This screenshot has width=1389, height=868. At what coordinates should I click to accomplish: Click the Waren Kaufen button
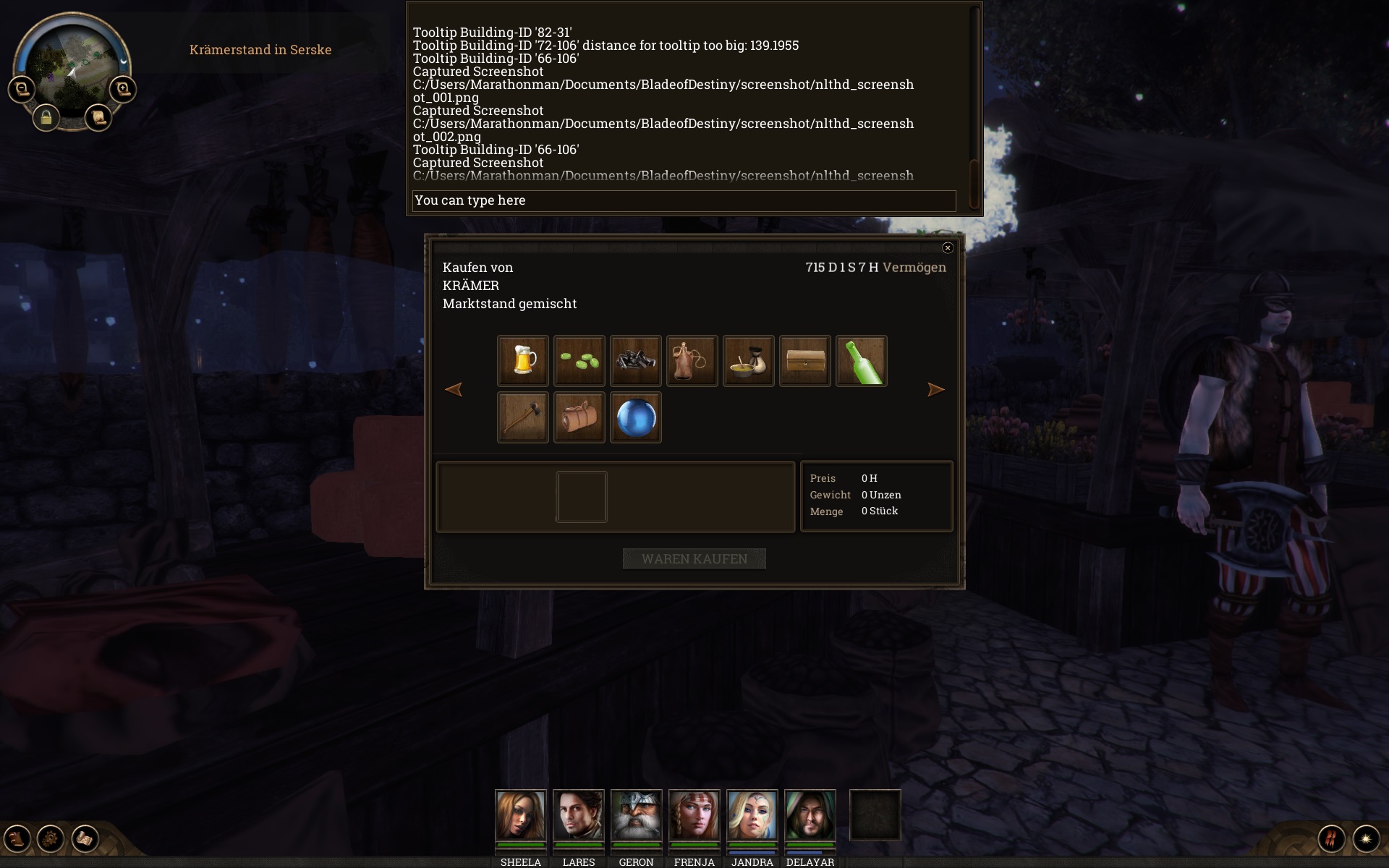(x=694, y=558)
